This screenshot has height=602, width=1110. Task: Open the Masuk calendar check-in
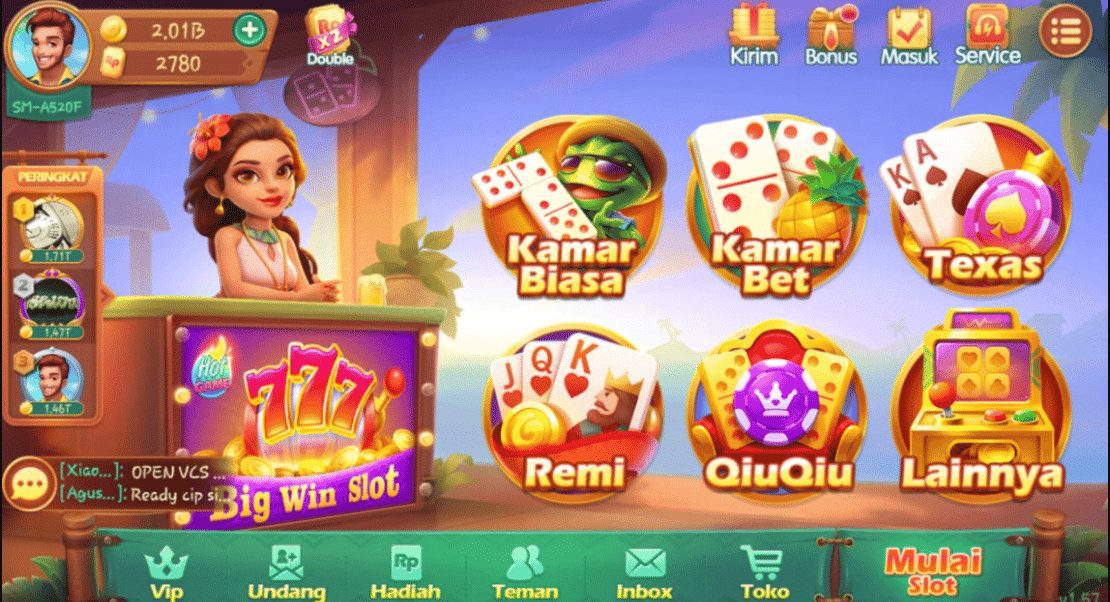(x=909, y=34)
